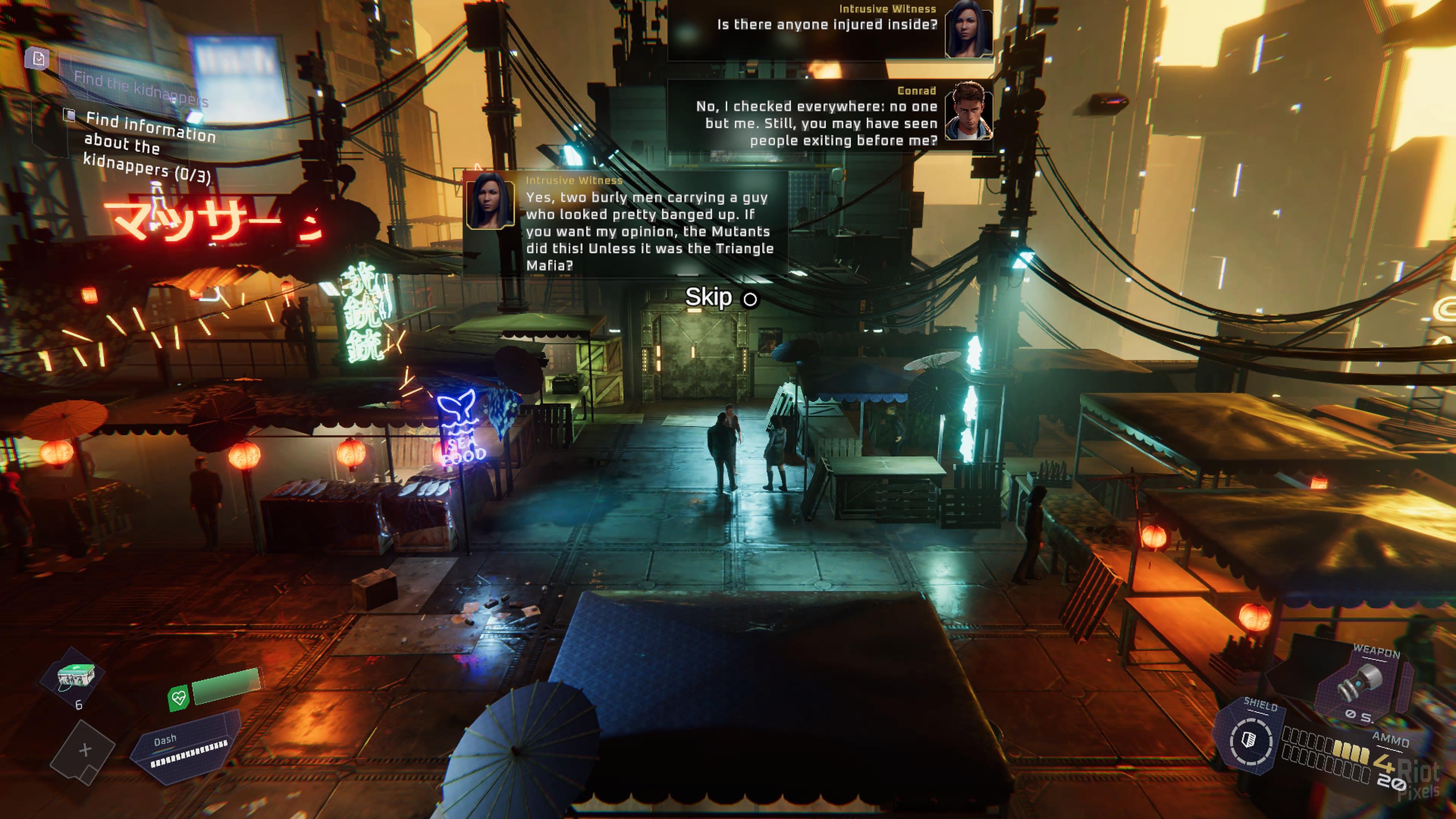Click the Dash ability panel

point(187,748)
